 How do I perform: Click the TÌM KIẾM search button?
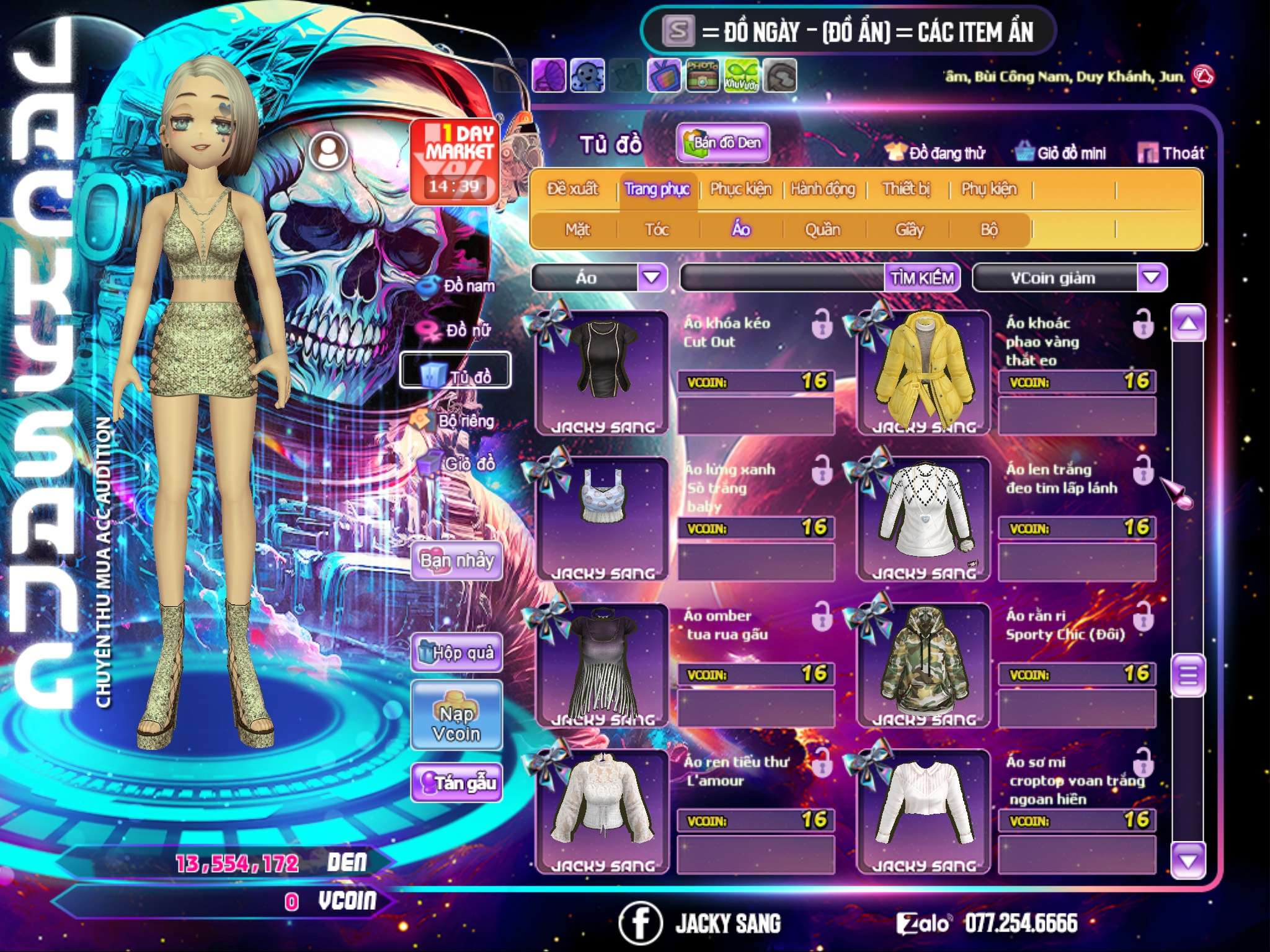point(922,278)
